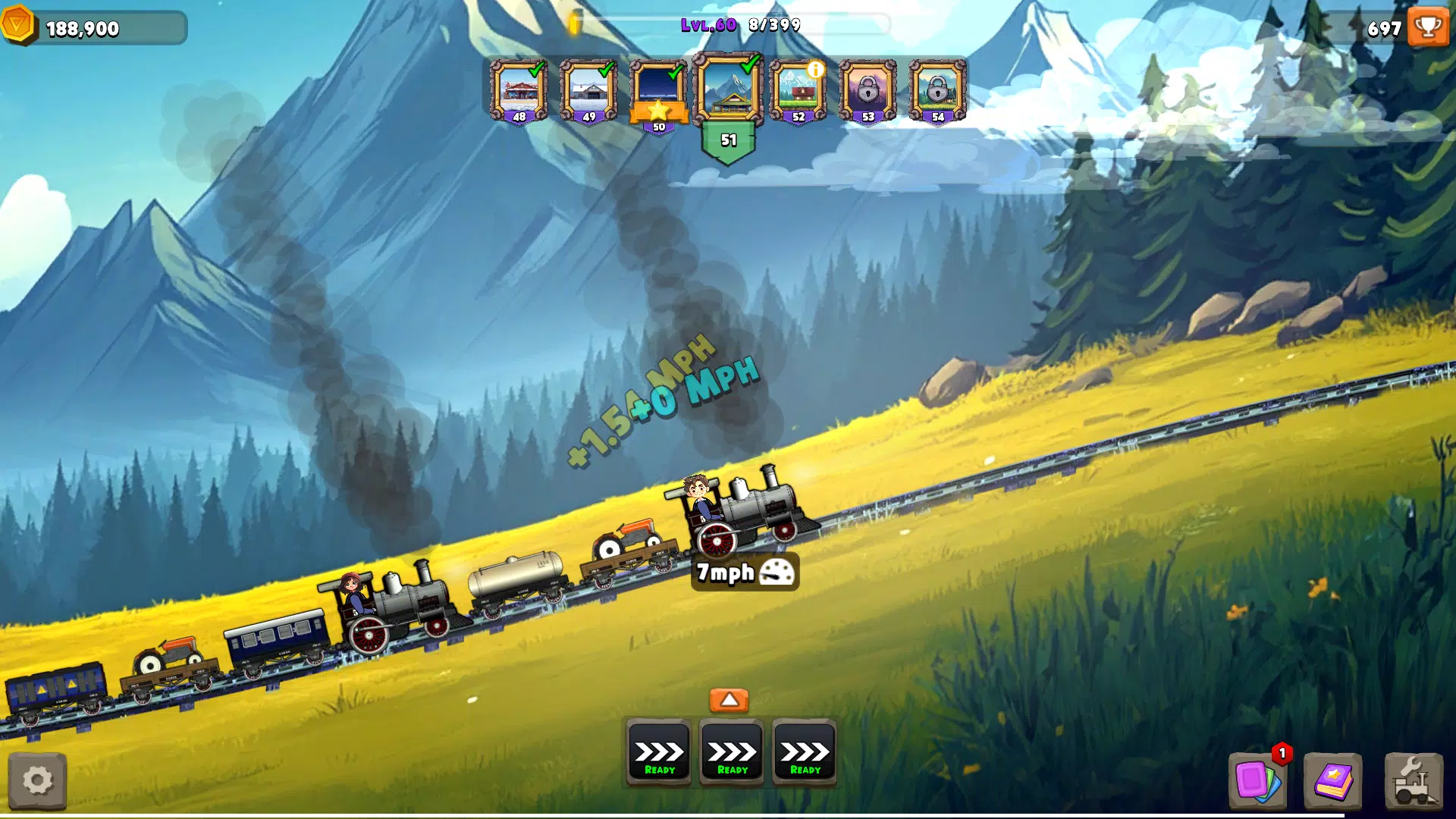Tap the info badge on level 52
Viewport: 1456px width, 819px height.
[817, 70]
